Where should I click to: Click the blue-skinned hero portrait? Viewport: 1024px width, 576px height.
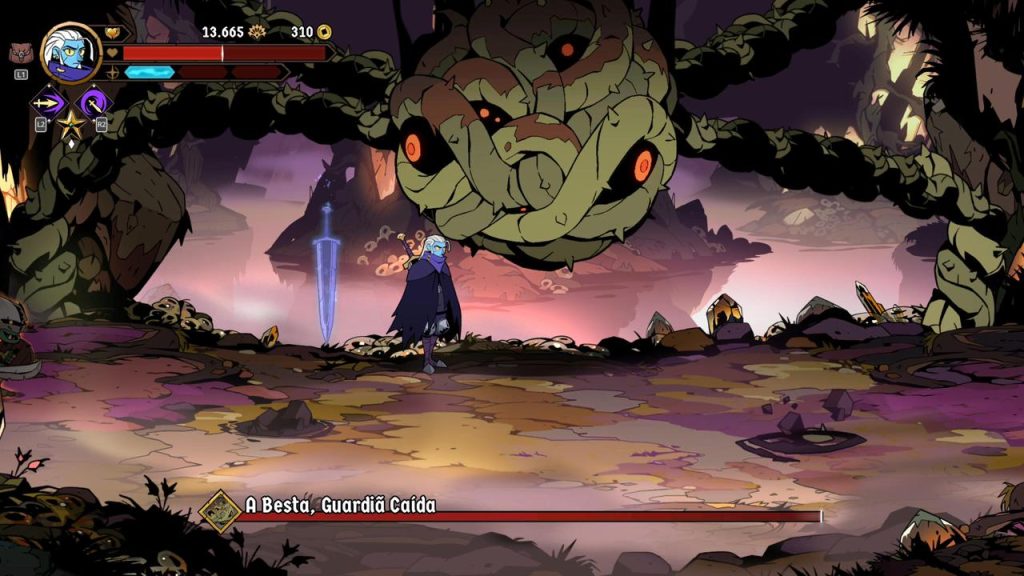click(71, 52)
